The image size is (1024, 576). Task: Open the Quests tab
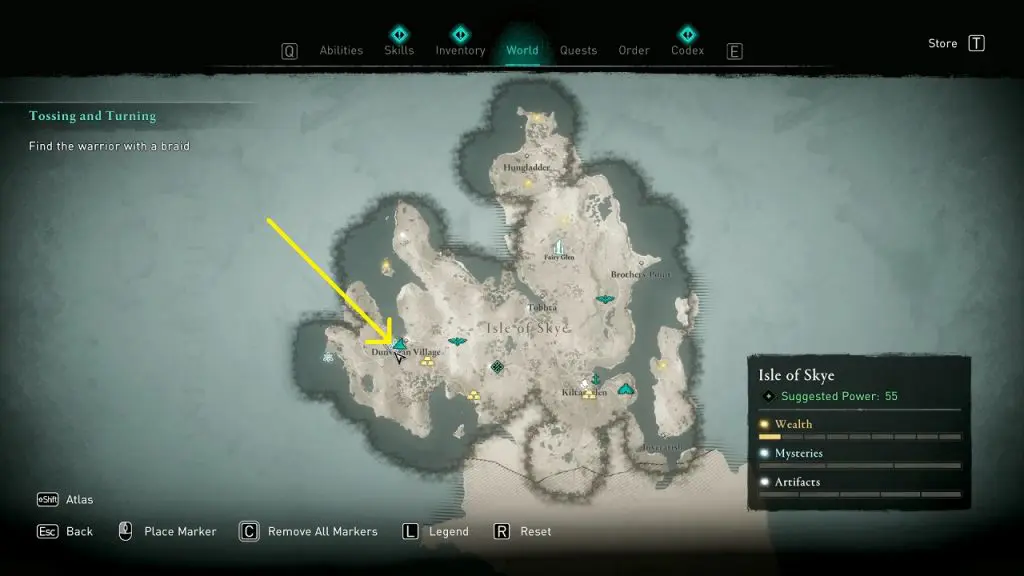(578, 51)
